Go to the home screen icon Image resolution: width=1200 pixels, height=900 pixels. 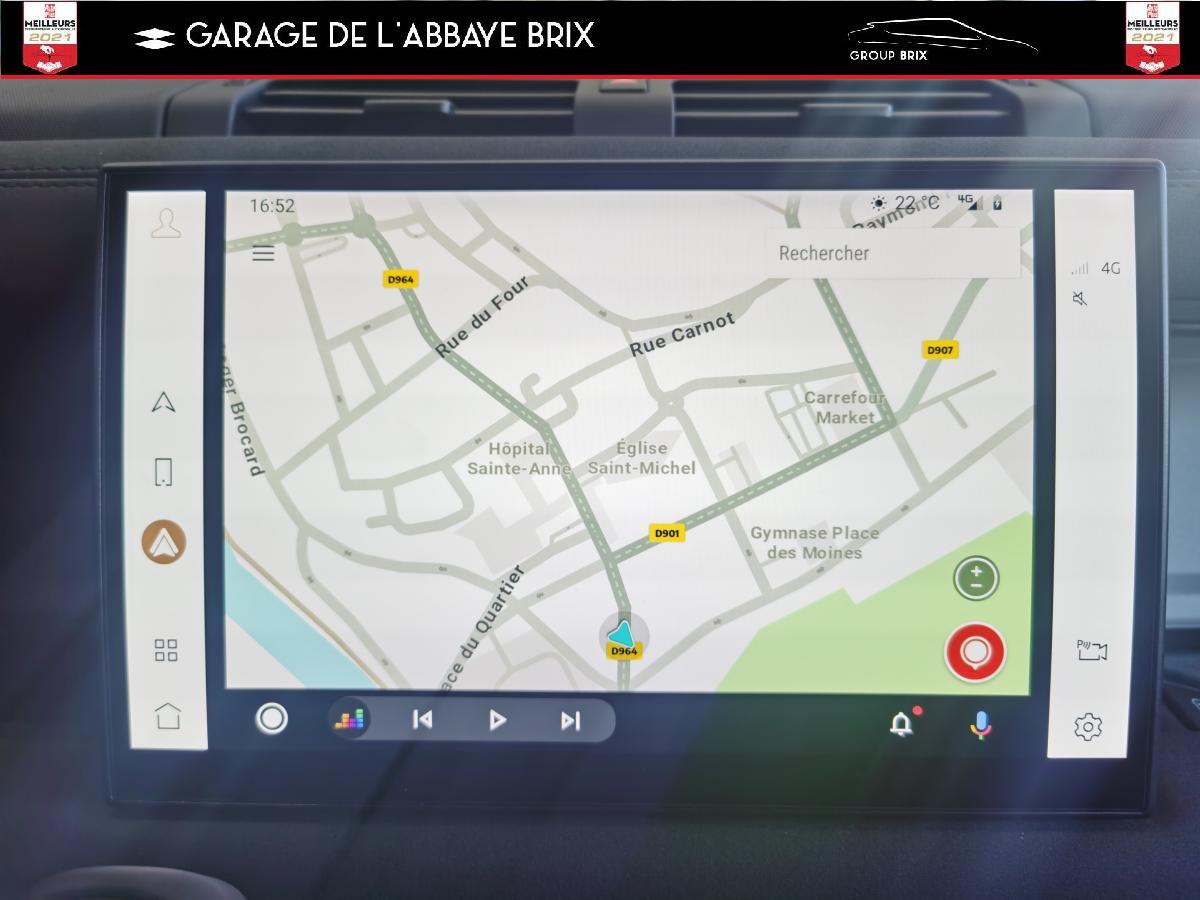pyautogui.click(x=167, y=716)
